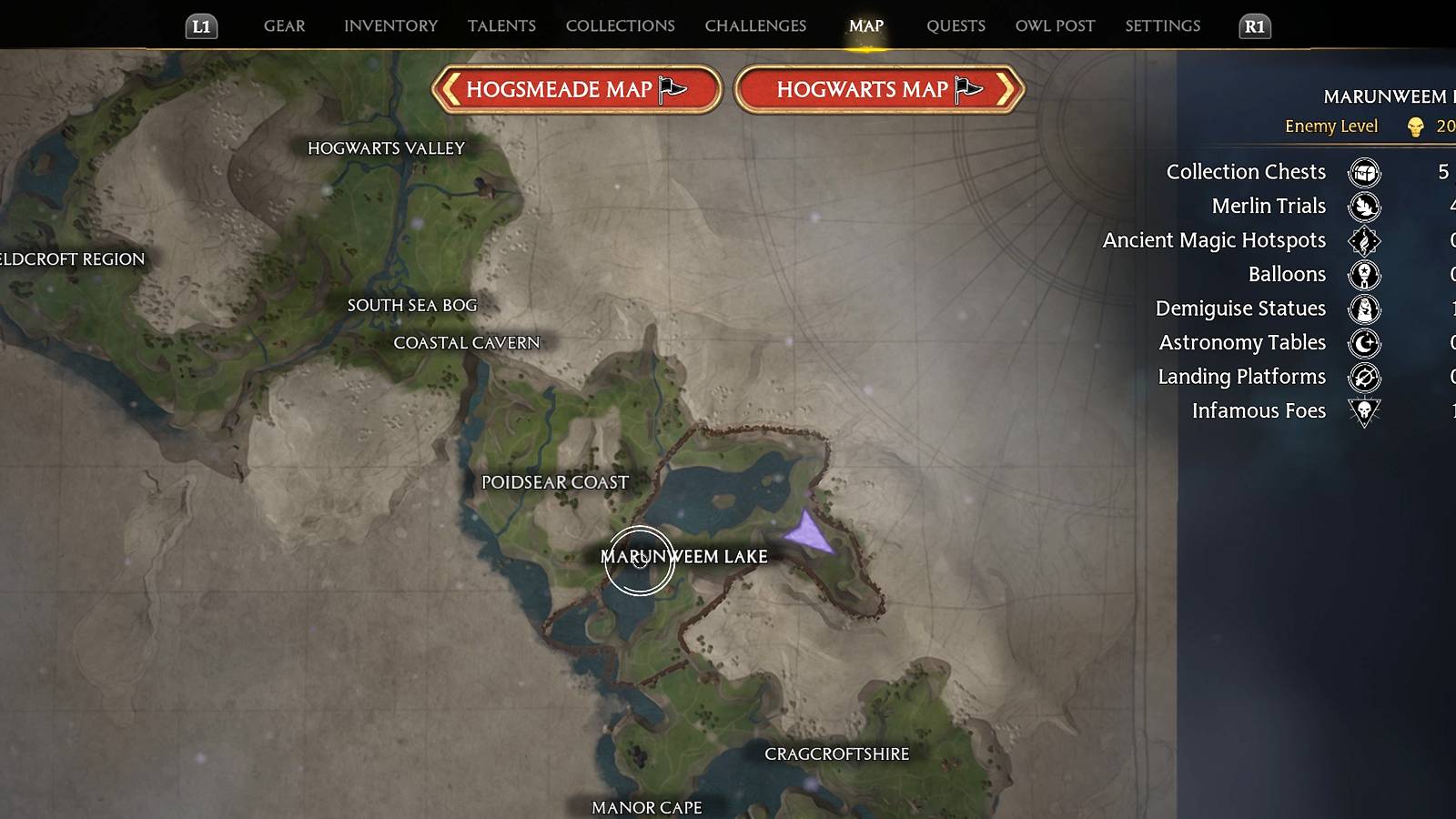Screen dimensions: 1456x819
Task: Click the Astronomy Tables crescent moon icon
Action: (1362, 343)
